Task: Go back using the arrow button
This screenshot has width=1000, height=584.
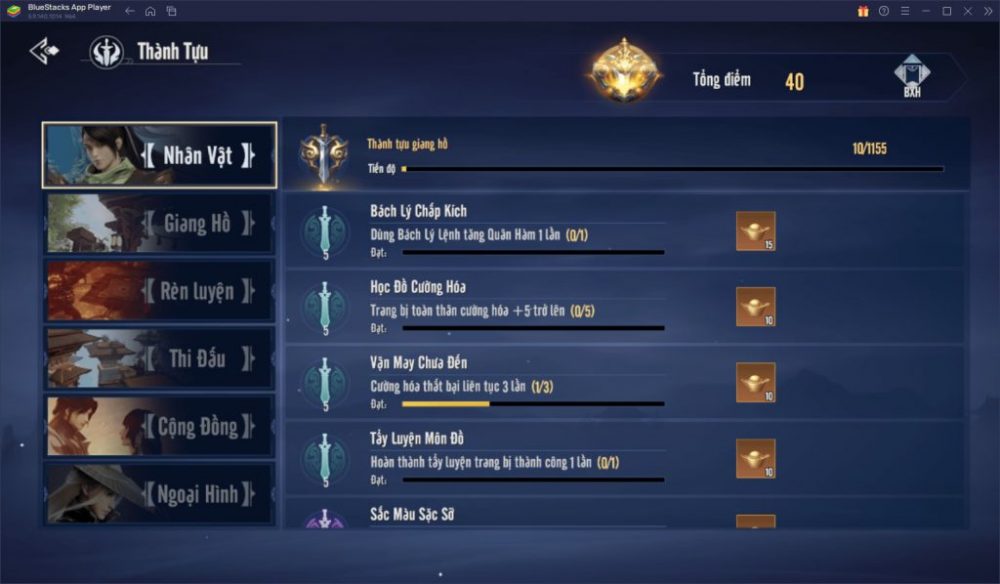Action: point(44,51)
